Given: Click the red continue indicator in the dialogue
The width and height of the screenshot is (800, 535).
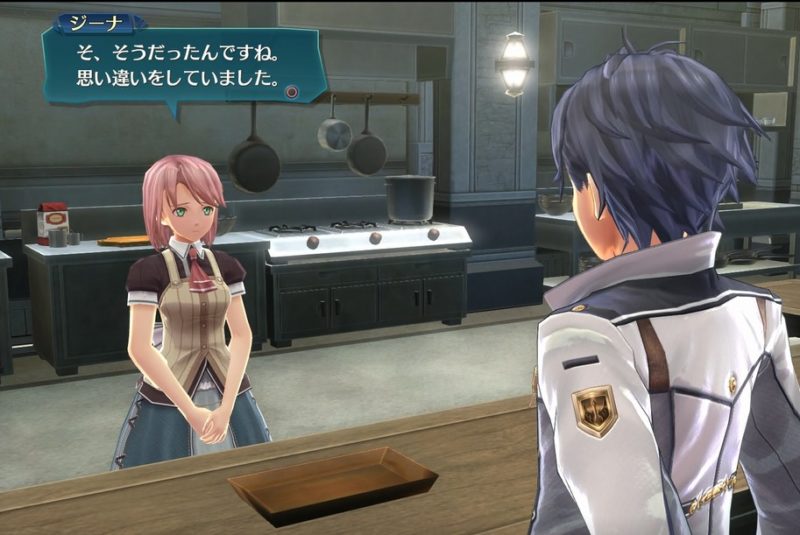Looking at the screenshot, I should [291, 91].
